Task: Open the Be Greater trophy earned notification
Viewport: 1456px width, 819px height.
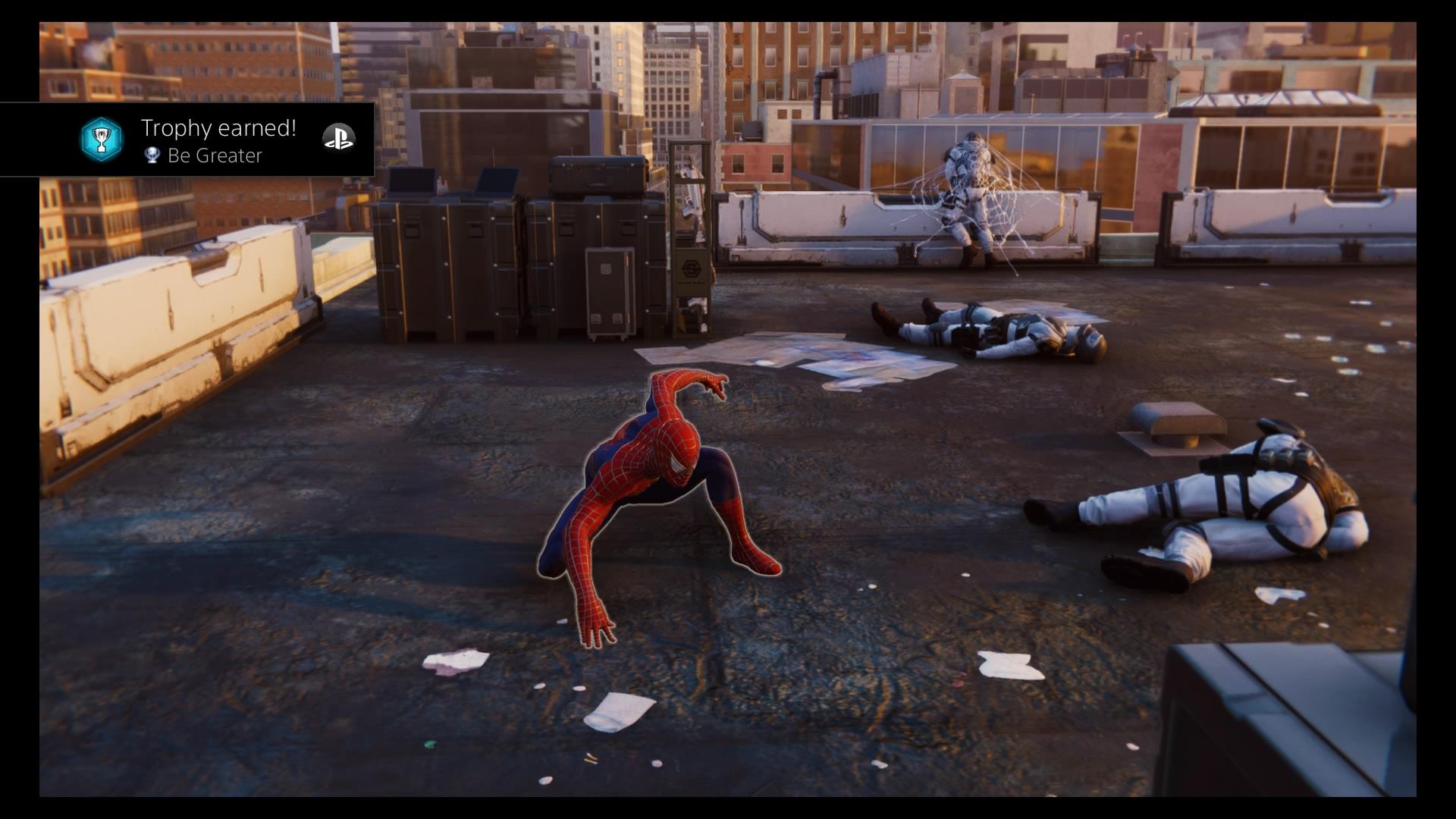Action: (218, 140)
